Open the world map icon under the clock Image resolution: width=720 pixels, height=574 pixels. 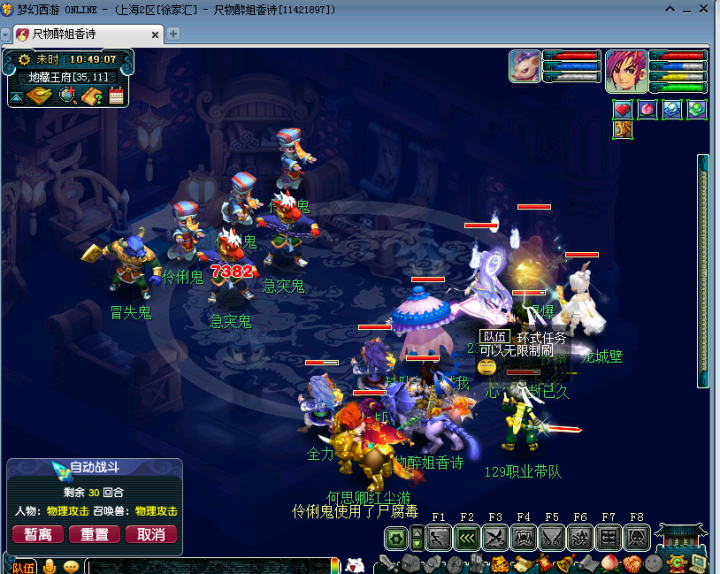pos(40,96)
